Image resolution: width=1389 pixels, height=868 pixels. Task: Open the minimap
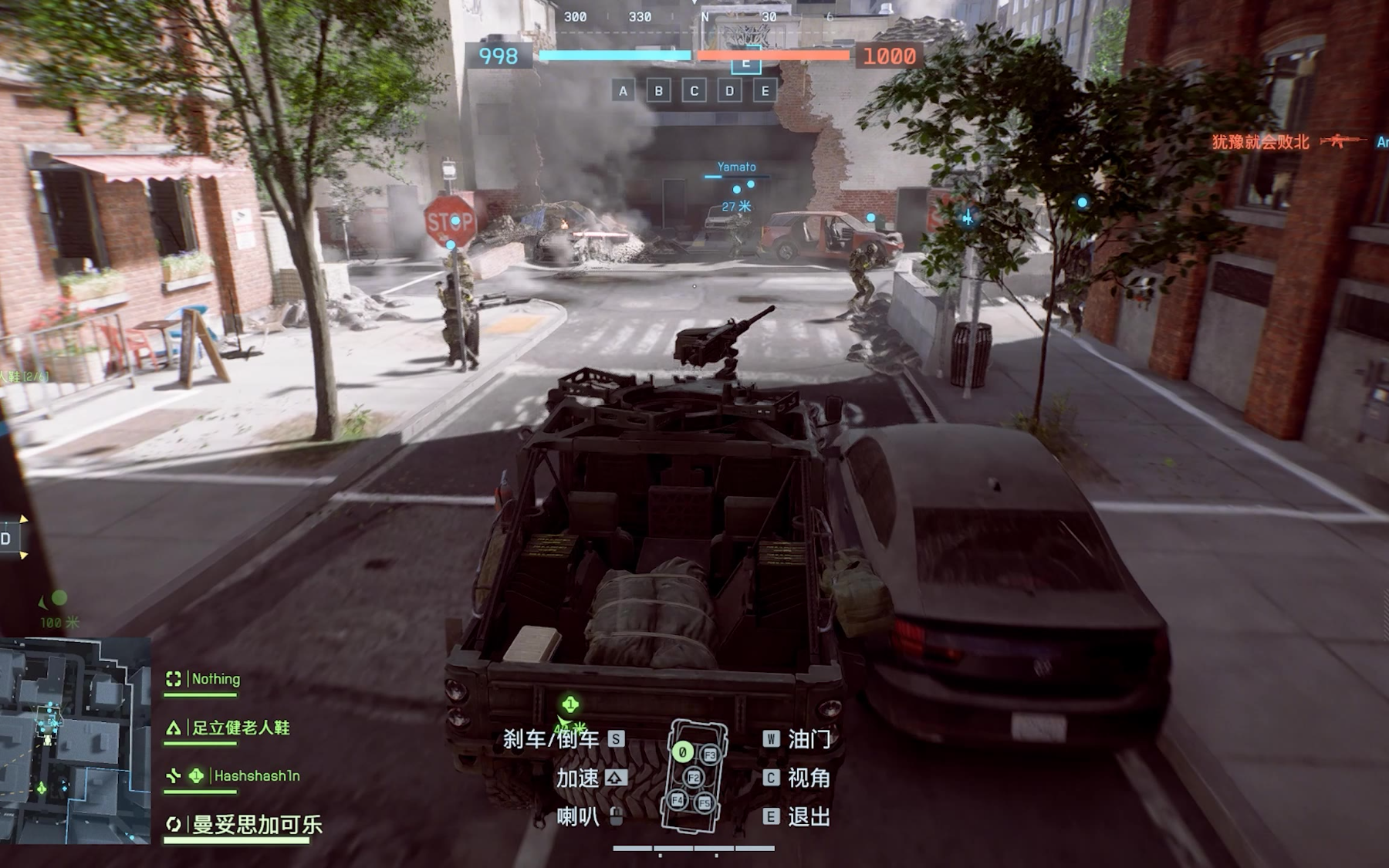click(x=75, y=740)
